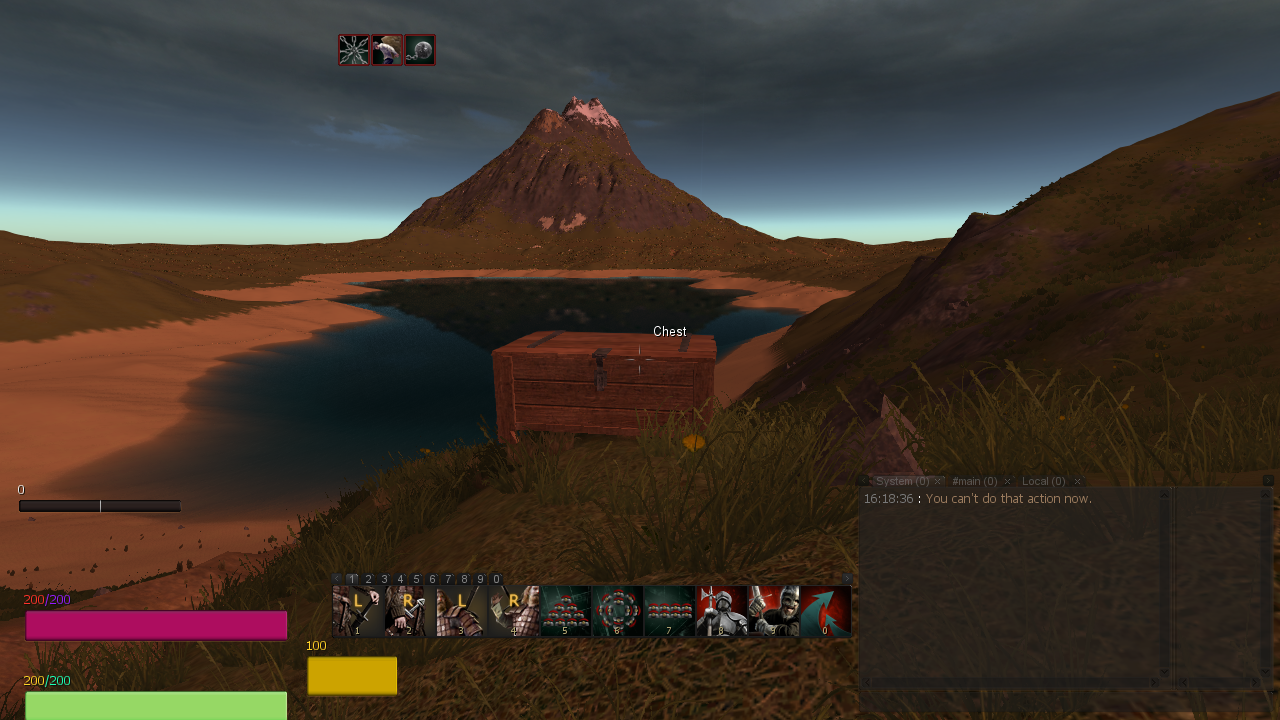
Task: Select the man carrying sack status icon
Action: tap(387, 50)
